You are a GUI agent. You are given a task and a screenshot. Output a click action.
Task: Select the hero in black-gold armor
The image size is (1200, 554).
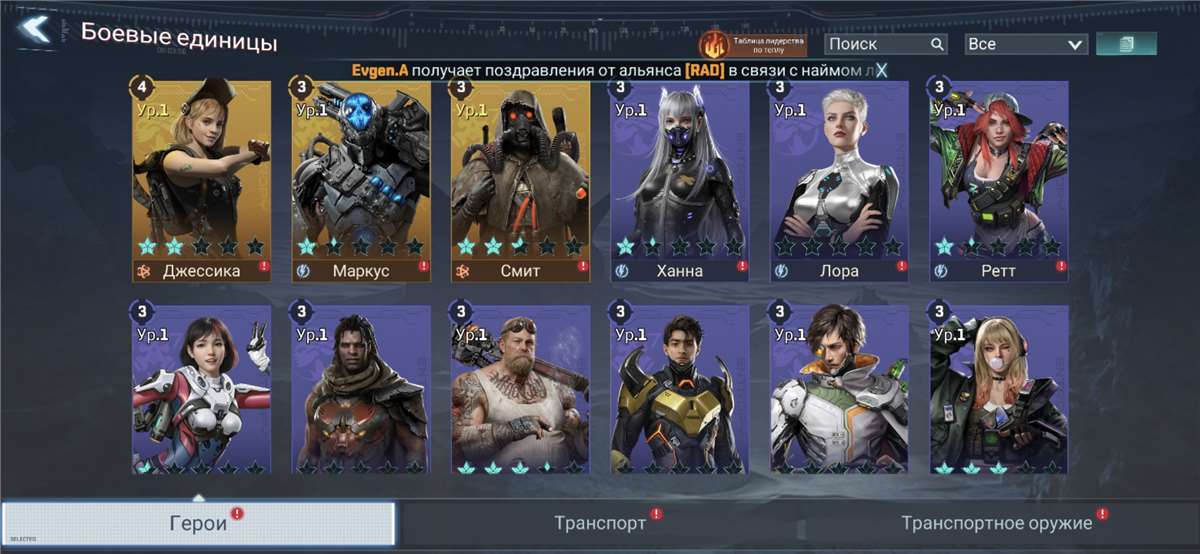tap(680, 390)
